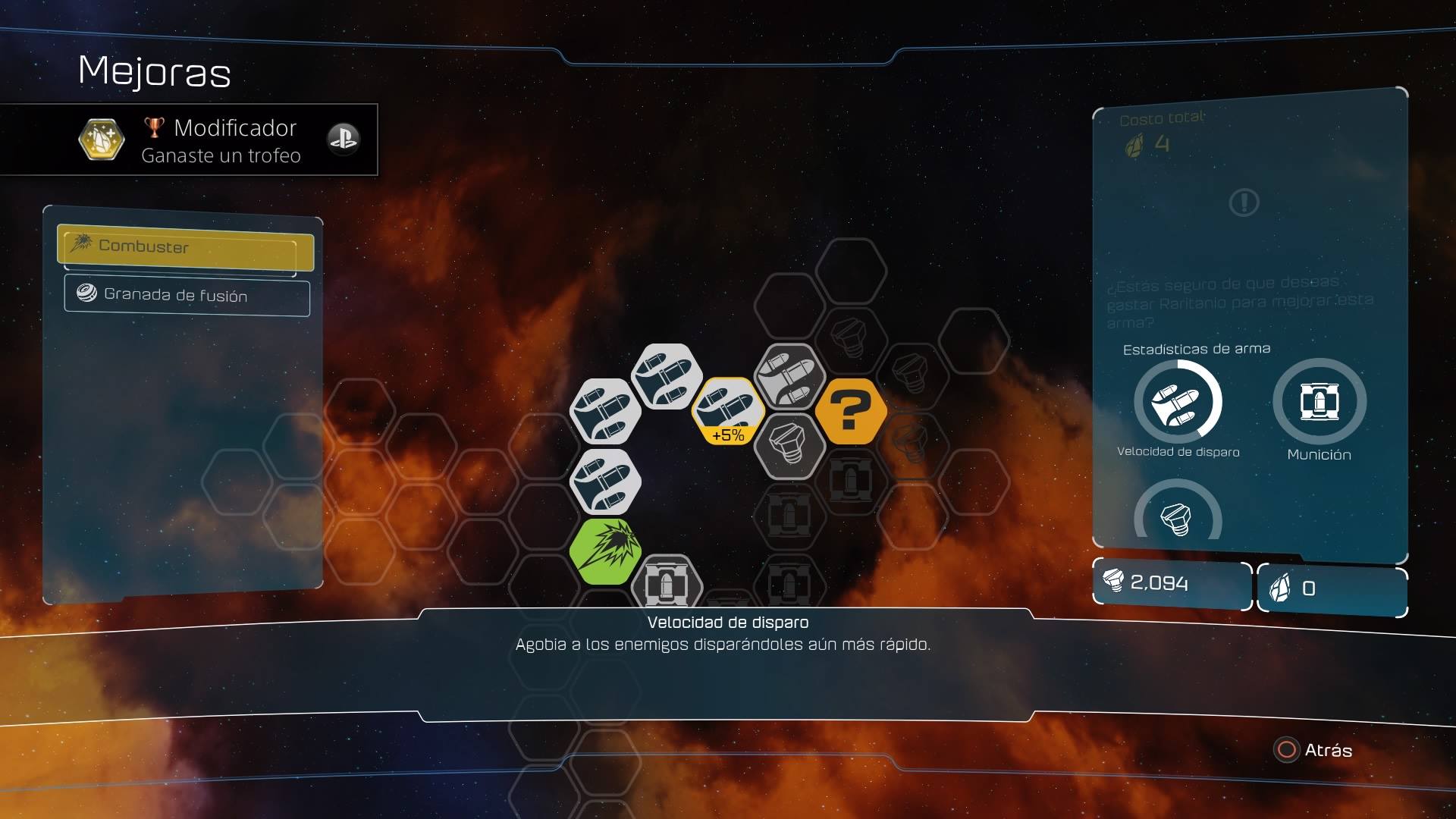1456x819 pixels.
Task: Select the green explosion upgrade hexagon
Action: click(605, 551)
